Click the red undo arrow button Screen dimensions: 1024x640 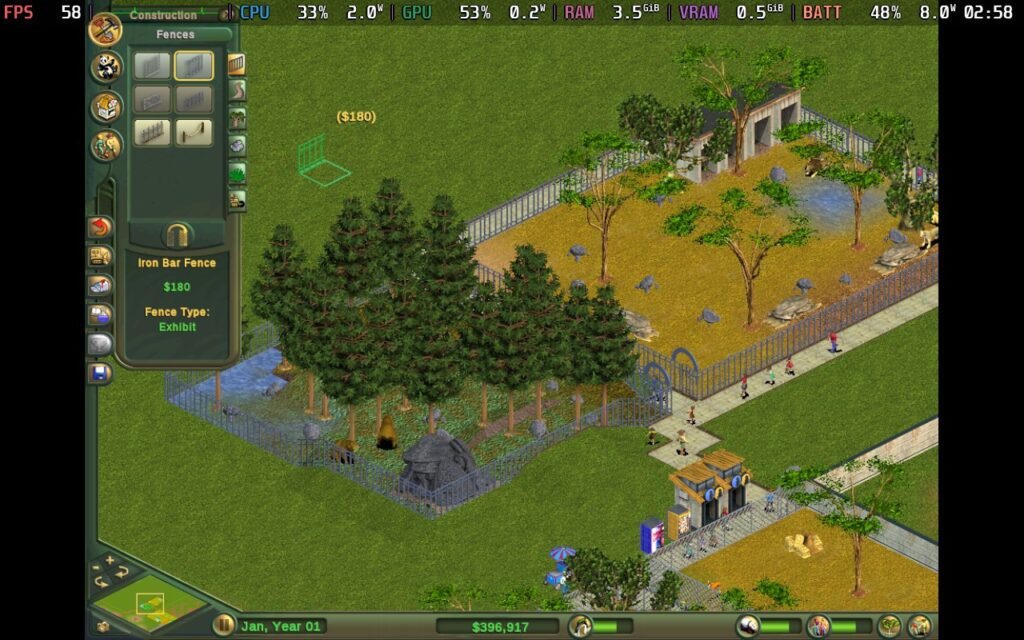pos(100,228)
